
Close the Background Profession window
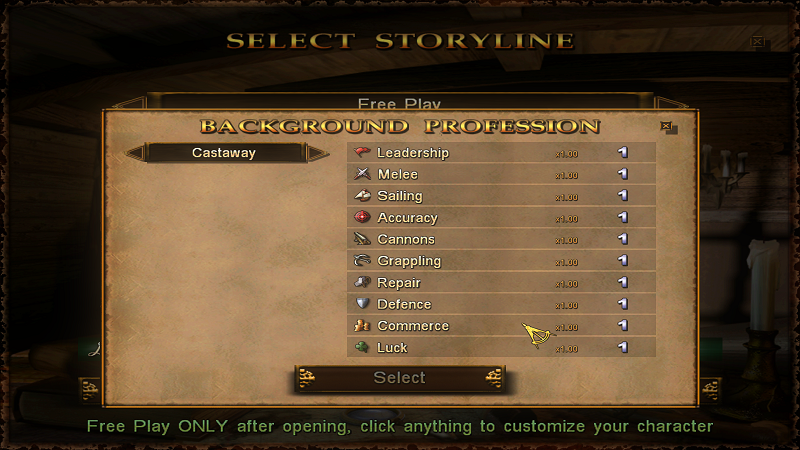pyautogui.click(x=667, y=127)
